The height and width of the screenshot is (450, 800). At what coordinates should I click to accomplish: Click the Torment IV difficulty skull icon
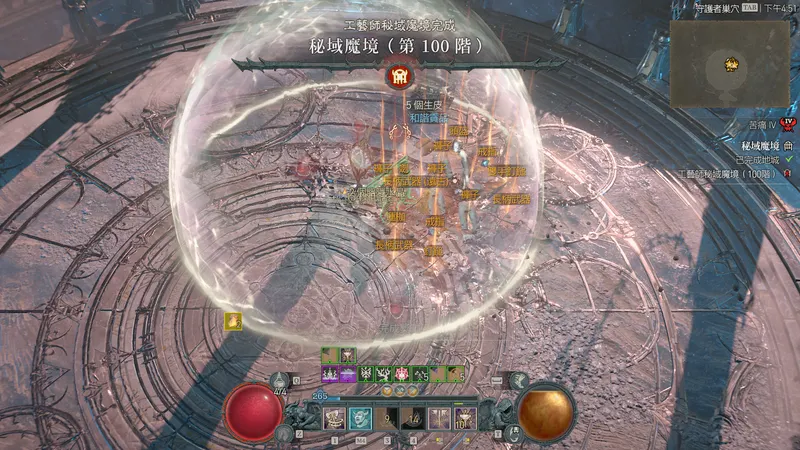coord(789,125)
